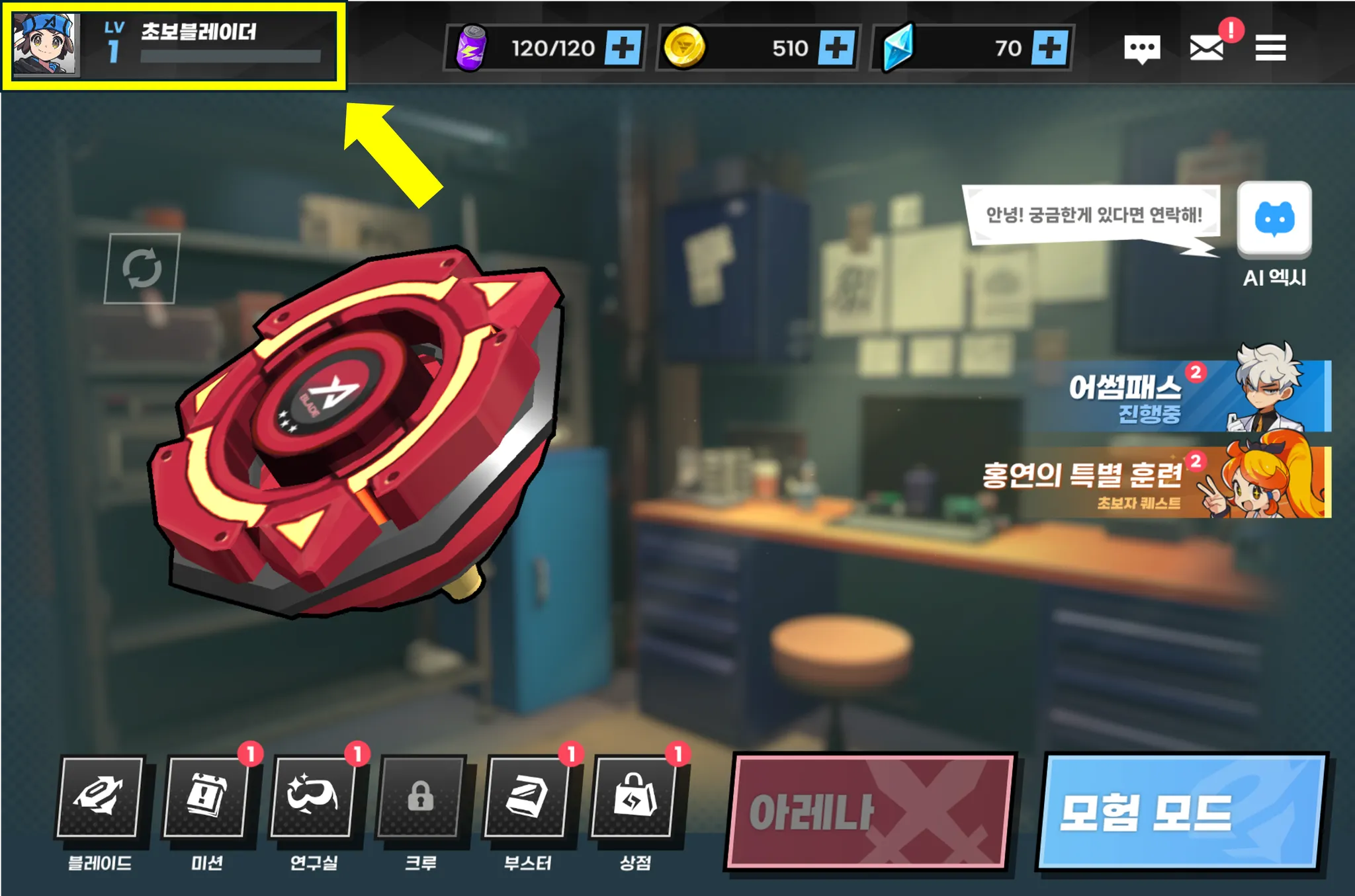Screen dimensions: 1355x896
Task: Choose the 아레나 mode button
Action: tap(870, 811)
